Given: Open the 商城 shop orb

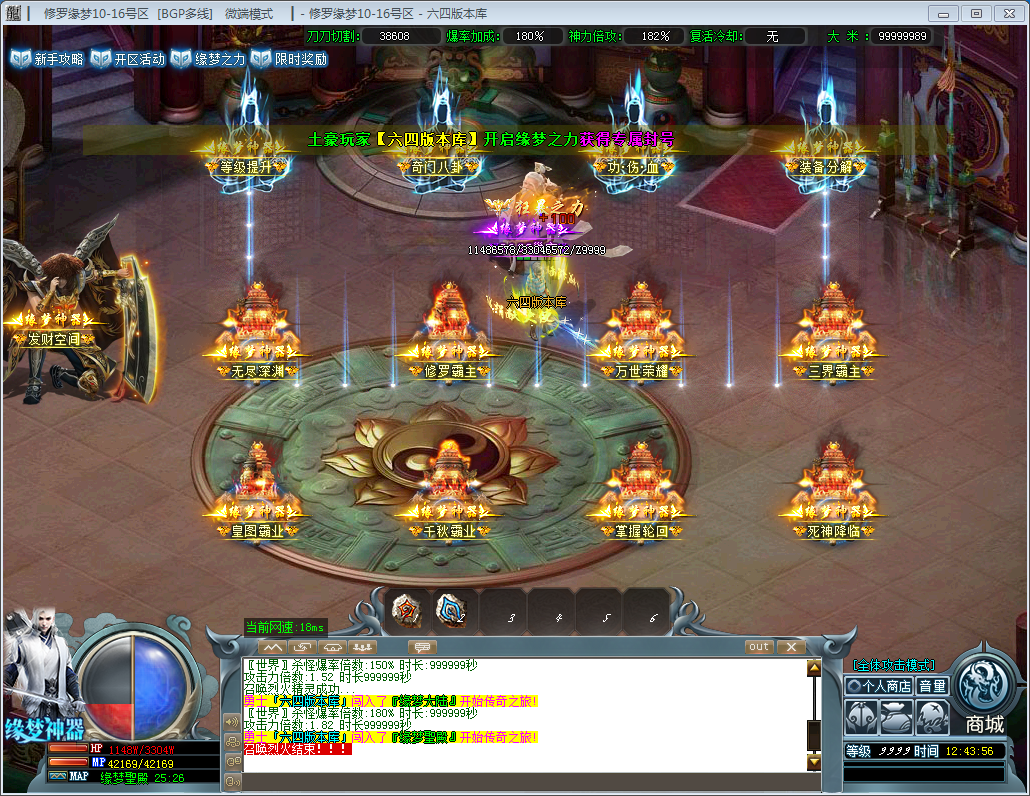Looking at the screenshot, I should [x=984, y=692].
